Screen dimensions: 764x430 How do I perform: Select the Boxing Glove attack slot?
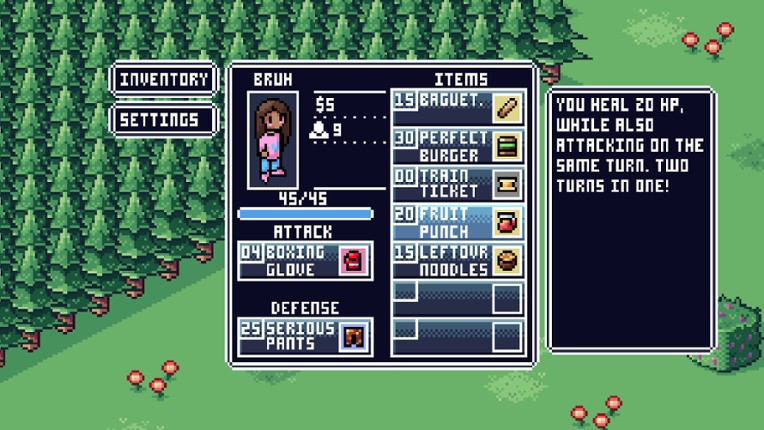pyautogui.click(x=305, y=260)
